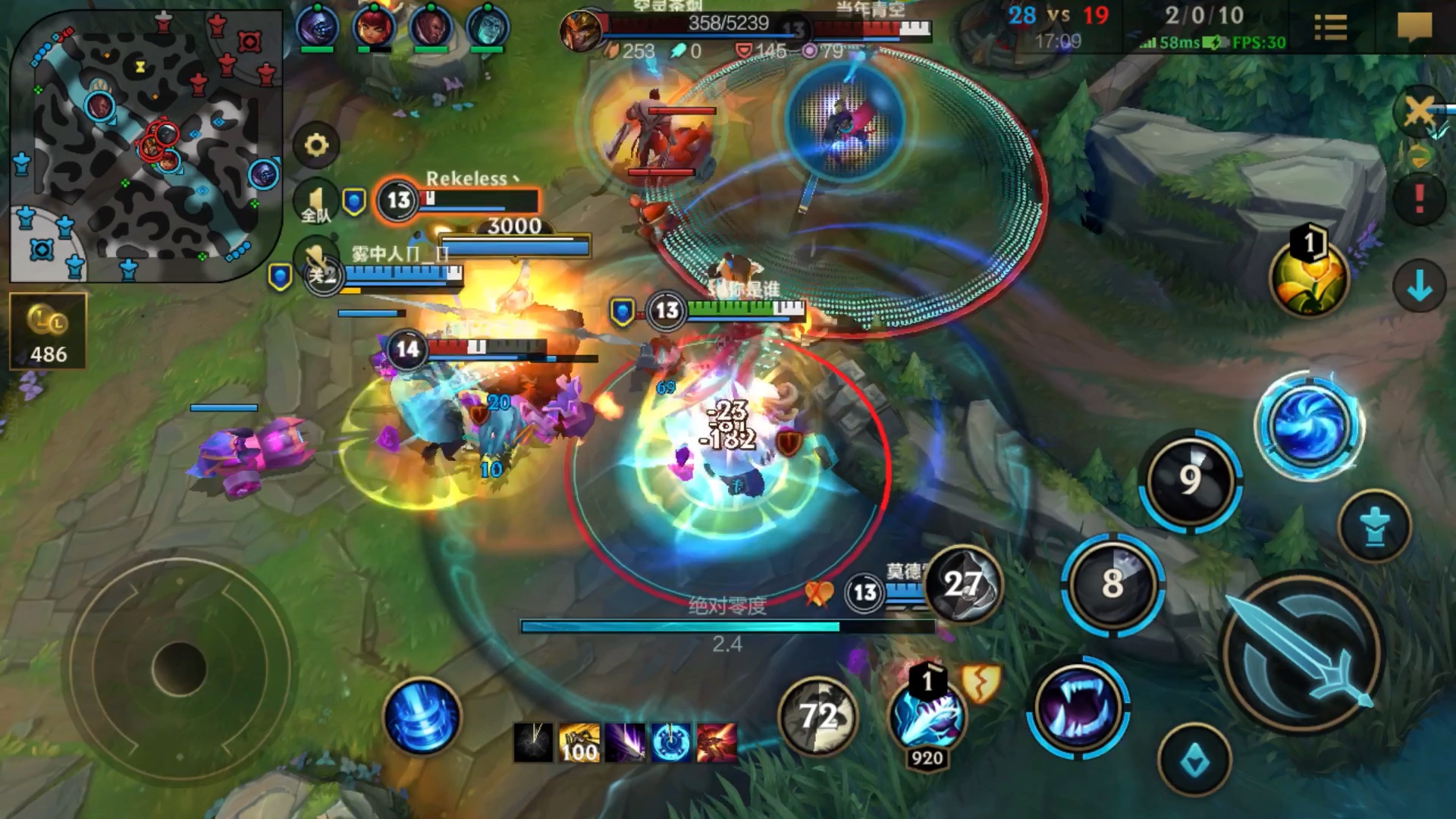
Task: Tap the blue down arrow button
Action: (1419, 287)
